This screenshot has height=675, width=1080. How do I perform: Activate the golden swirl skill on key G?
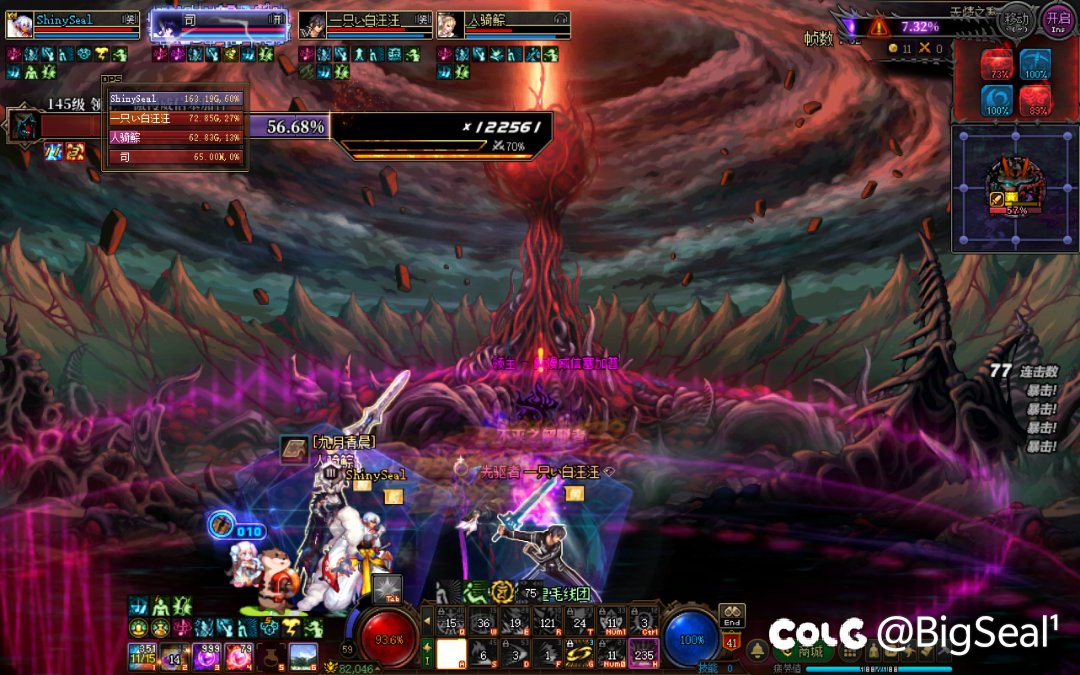click(x=579, y=654)
